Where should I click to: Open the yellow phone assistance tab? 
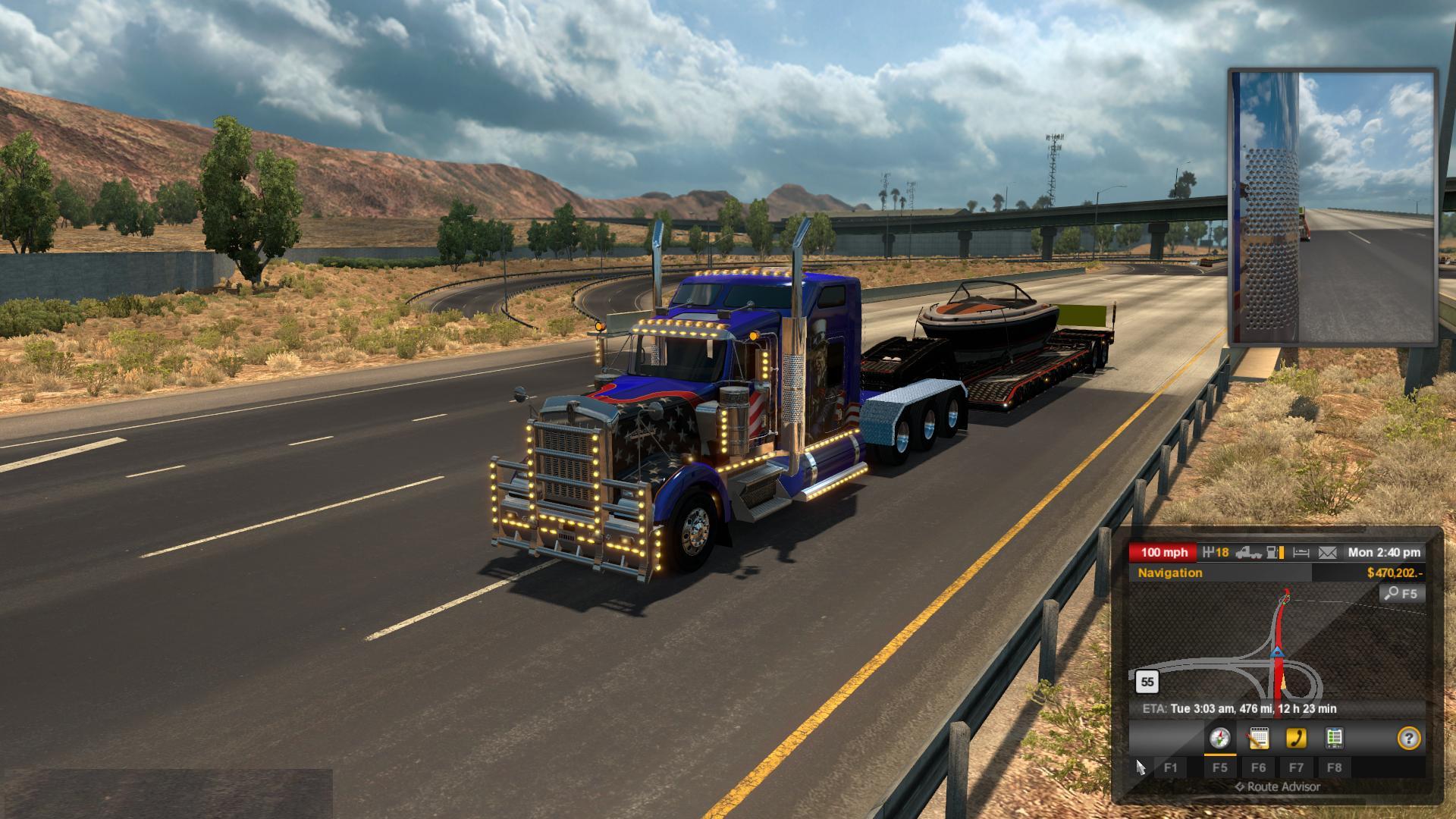click(x=1296, y=738)
